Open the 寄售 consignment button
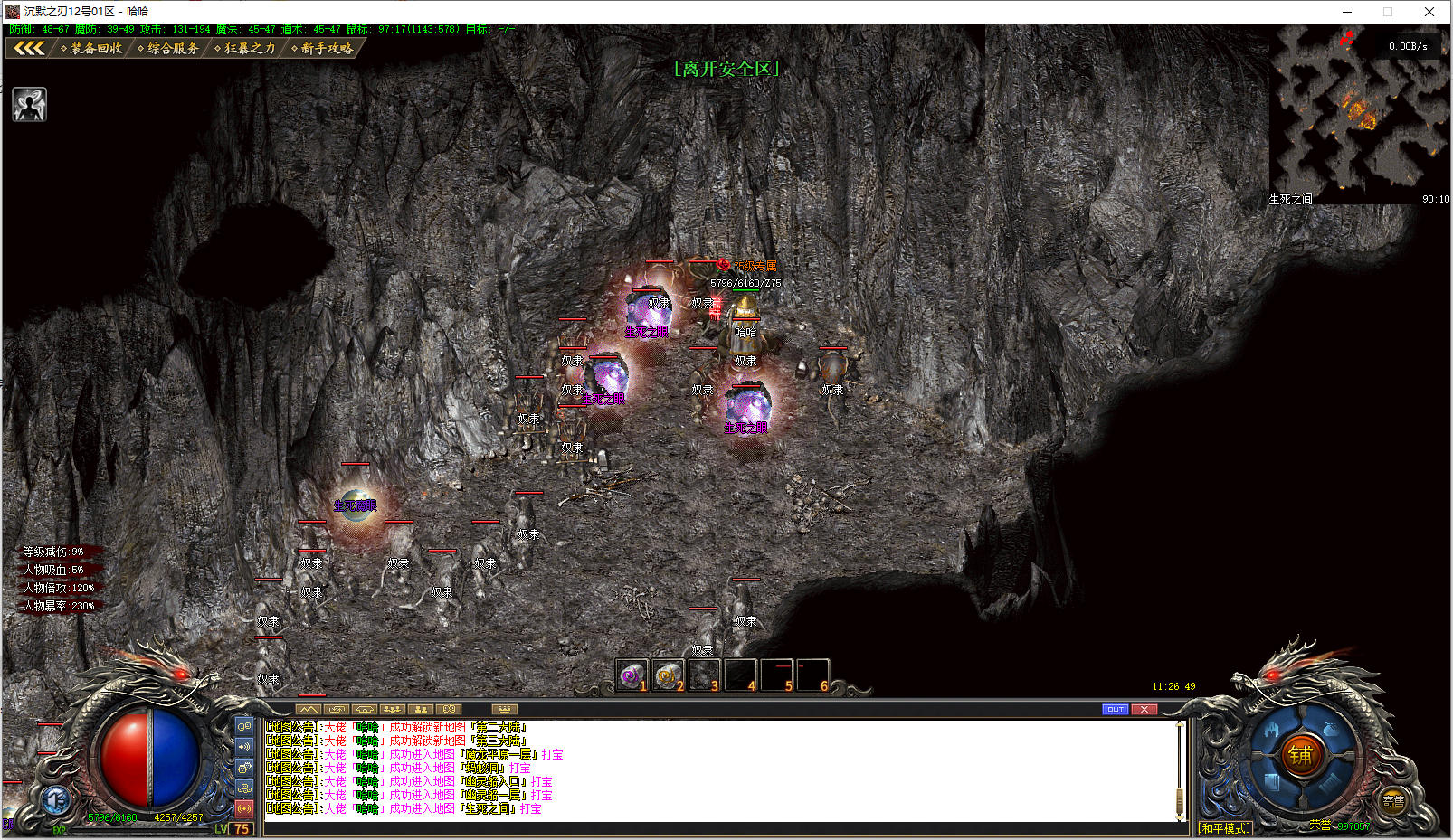 [1393, 801]
